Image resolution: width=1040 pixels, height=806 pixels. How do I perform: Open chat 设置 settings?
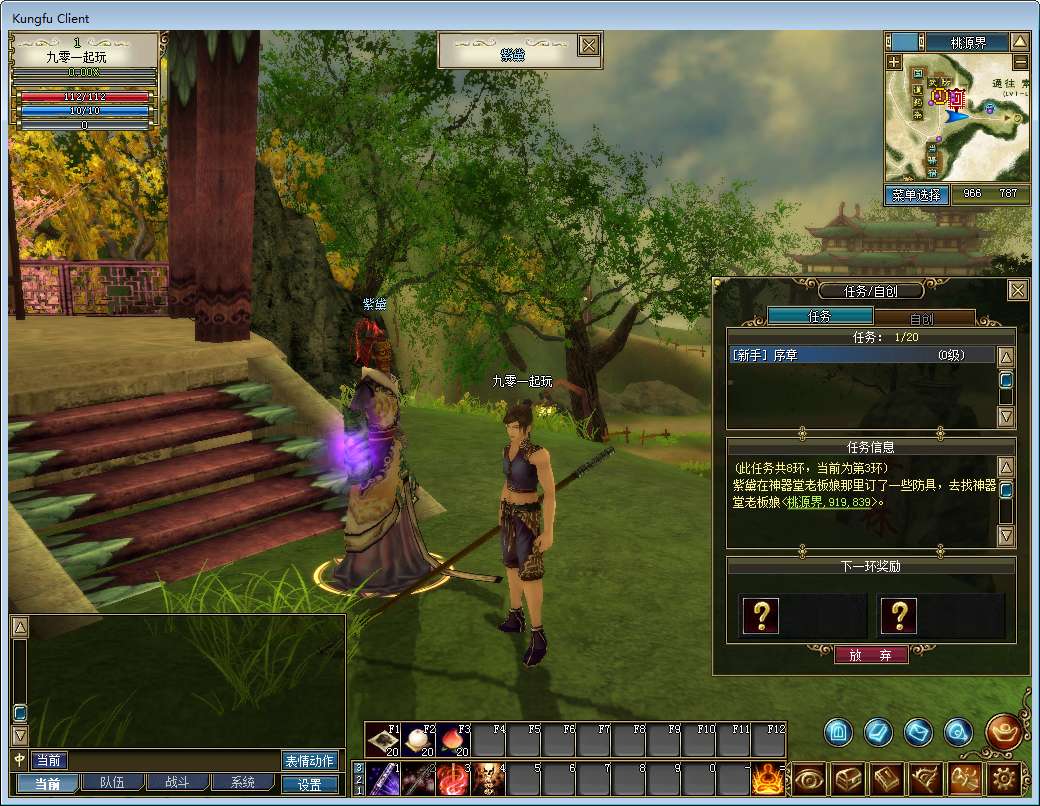click(310, 785)
